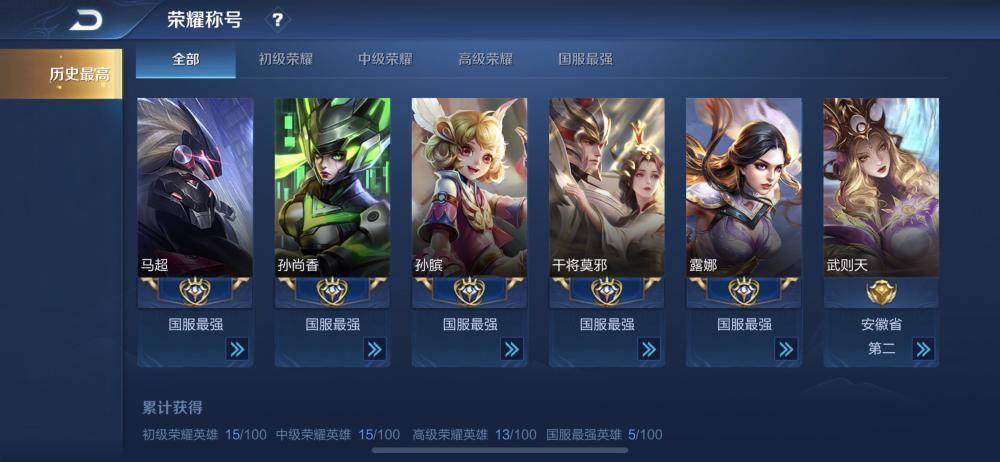1000x462 pixels.
Task: Switch to the 全部 tab
Action: [x=186, y=59]
